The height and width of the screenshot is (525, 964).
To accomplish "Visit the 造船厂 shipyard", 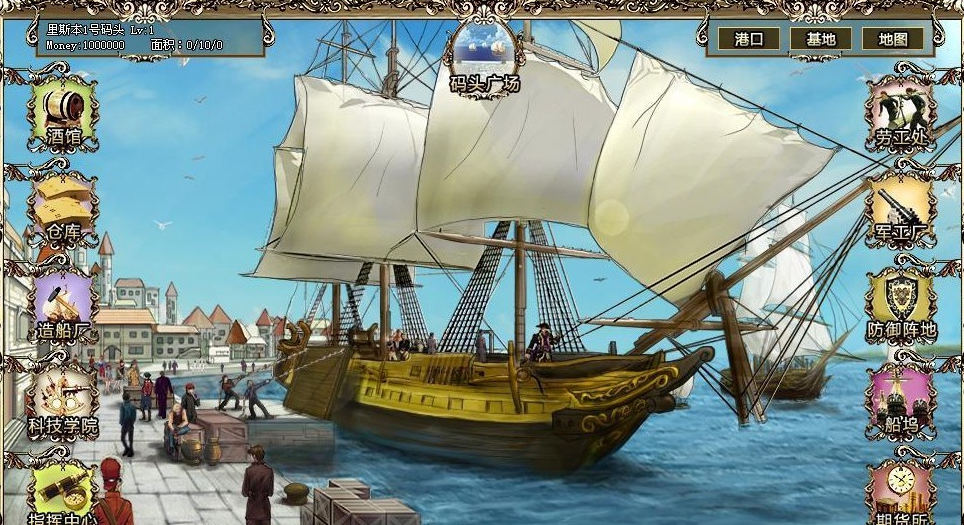I will pos(62,299).
